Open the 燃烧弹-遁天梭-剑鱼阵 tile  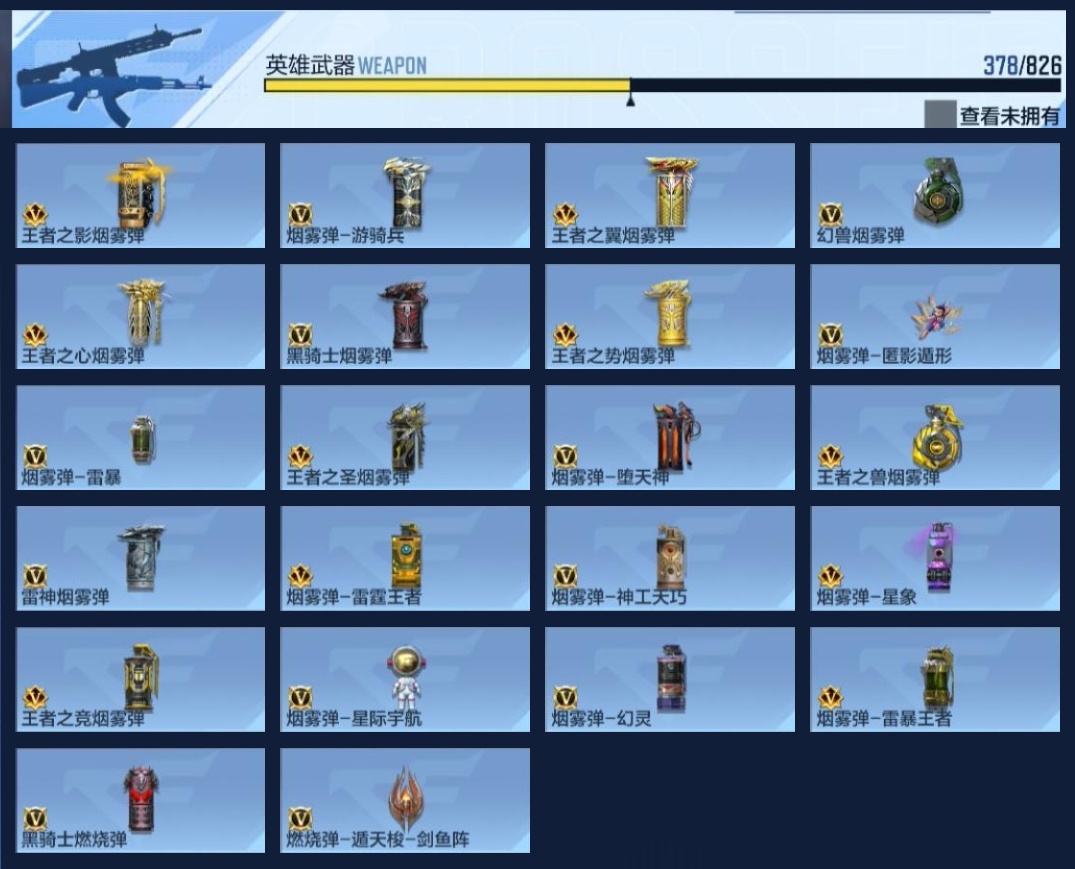405,800
